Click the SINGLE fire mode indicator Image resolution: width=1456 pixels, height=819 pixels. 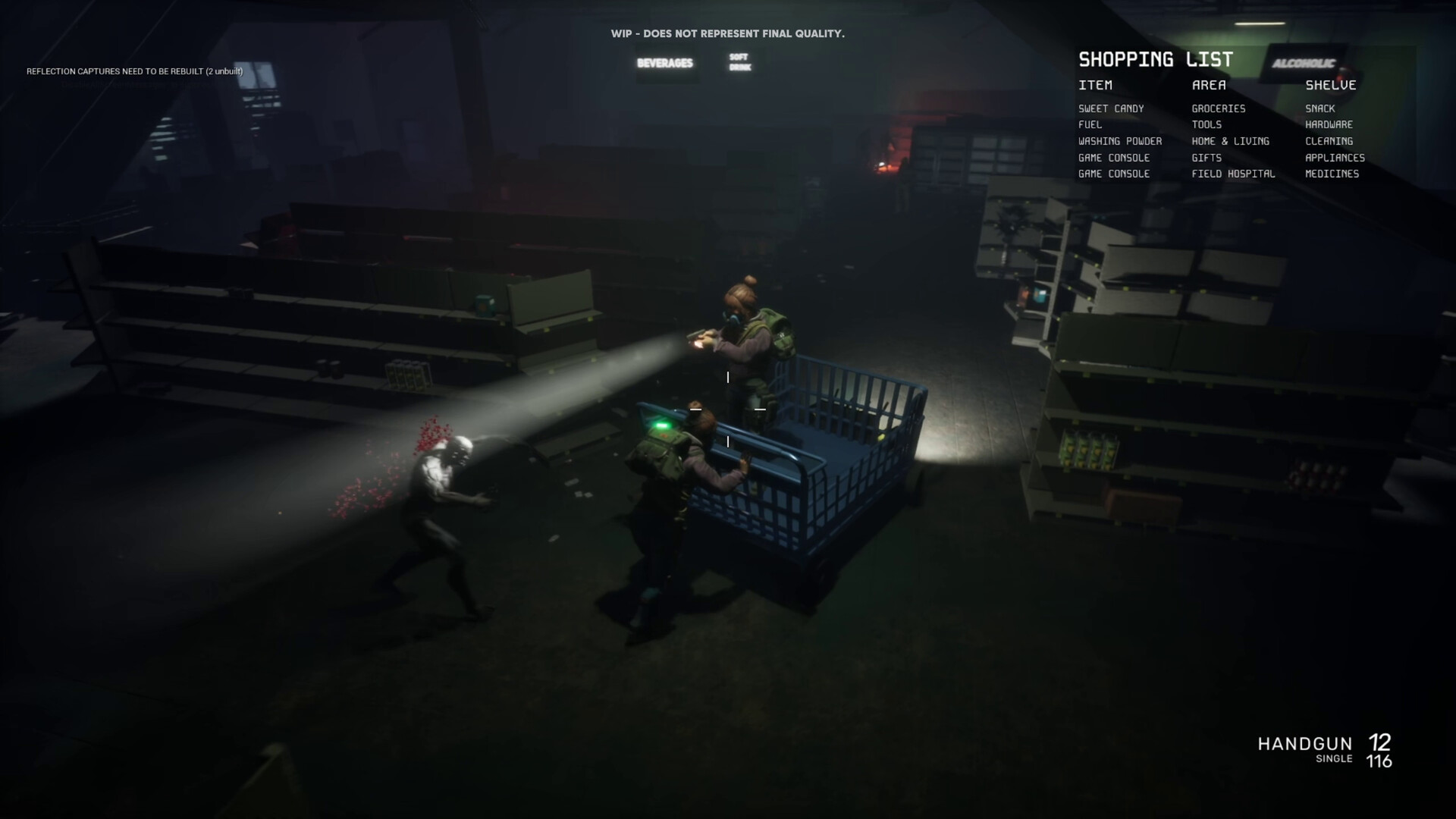[1335, 758]
